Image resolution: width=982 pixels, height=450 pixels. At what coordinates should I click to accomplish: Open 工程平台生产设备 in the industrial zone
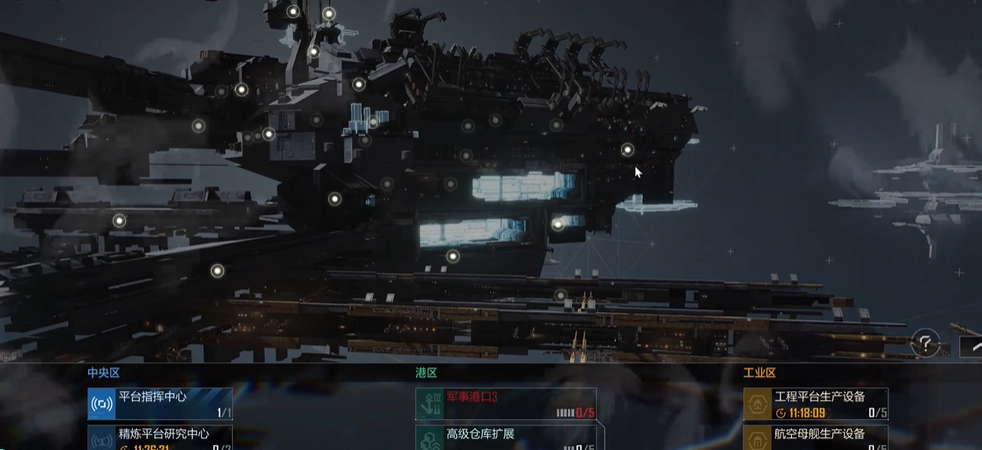tap(815, 403)
